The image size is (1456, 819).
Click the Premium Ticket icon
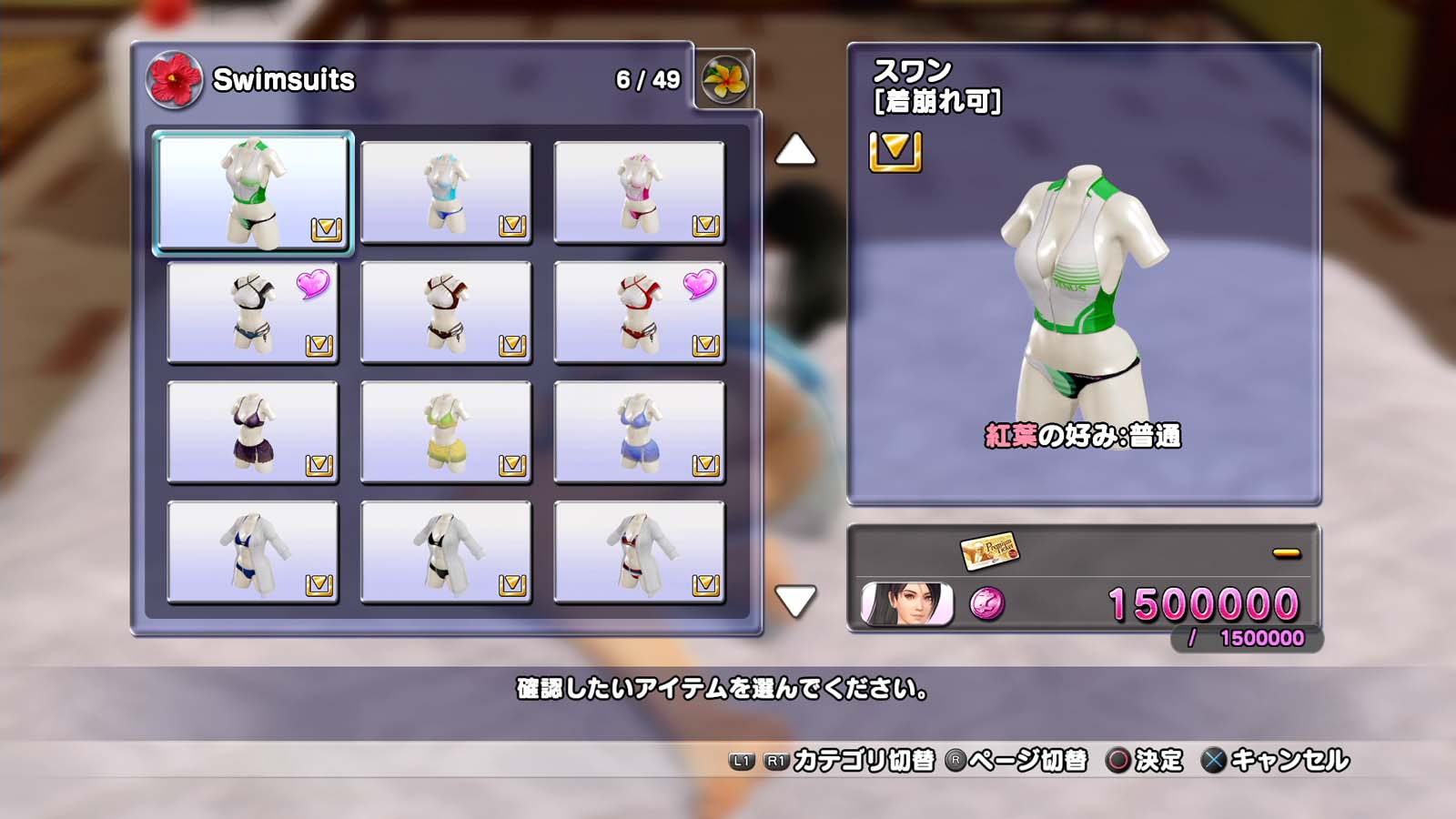click(x=989, y=550)
